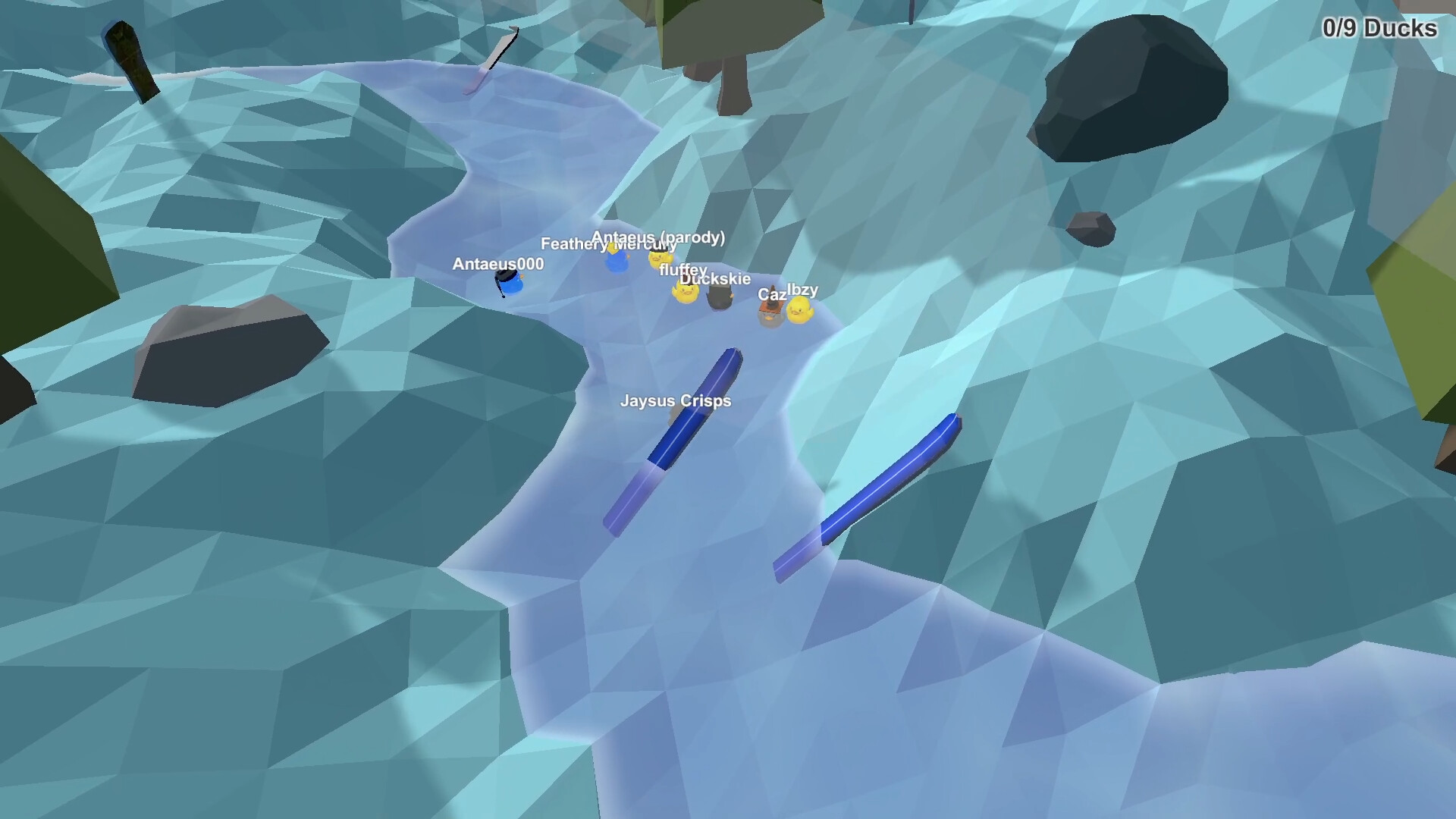
Task: Click Duckskie's black penguin-like duck
Action: point(719,298)
